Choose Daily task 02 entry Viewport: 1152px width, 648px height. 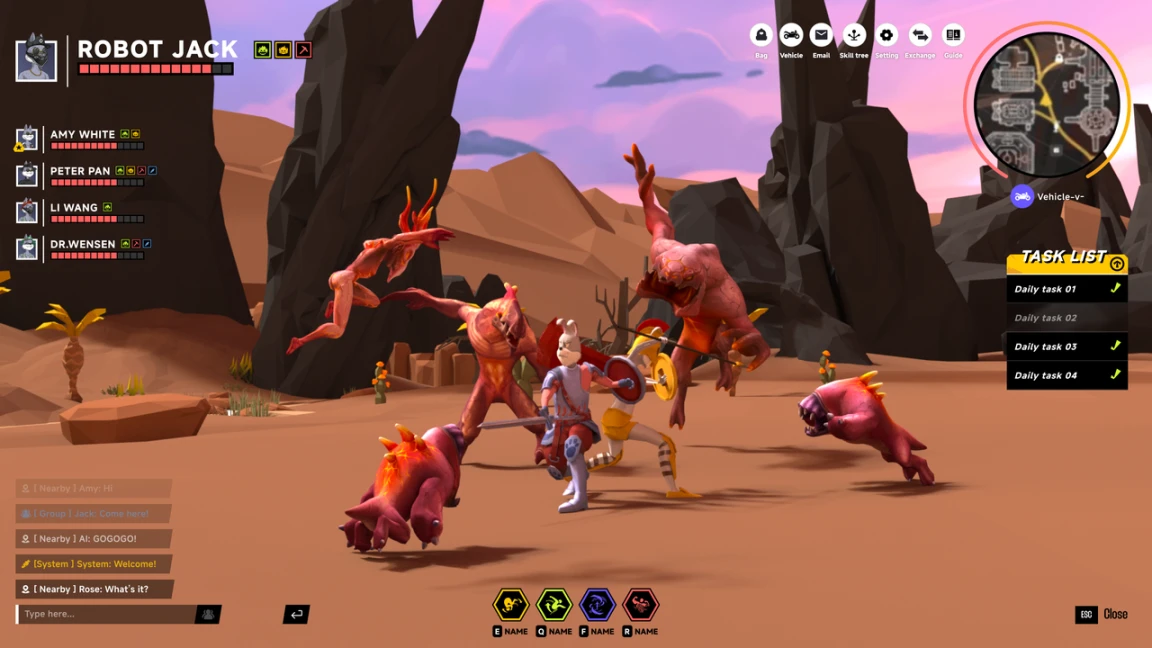click(1066, 318)
